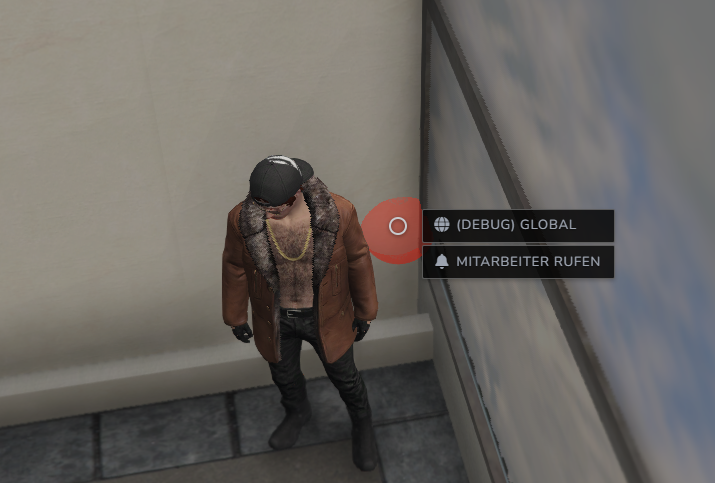Click the circular interaction target marker
The height and width of the screenshot is (483, 715).
click(x=398, y=226)
